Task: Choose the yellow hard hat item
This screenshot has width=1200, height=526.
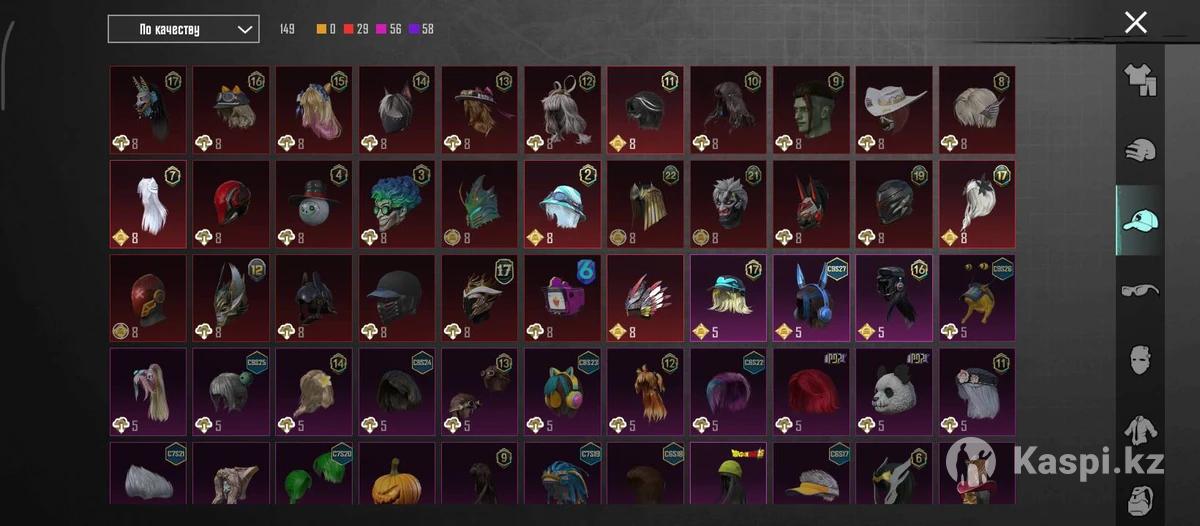Action: [x=728, y=480]
